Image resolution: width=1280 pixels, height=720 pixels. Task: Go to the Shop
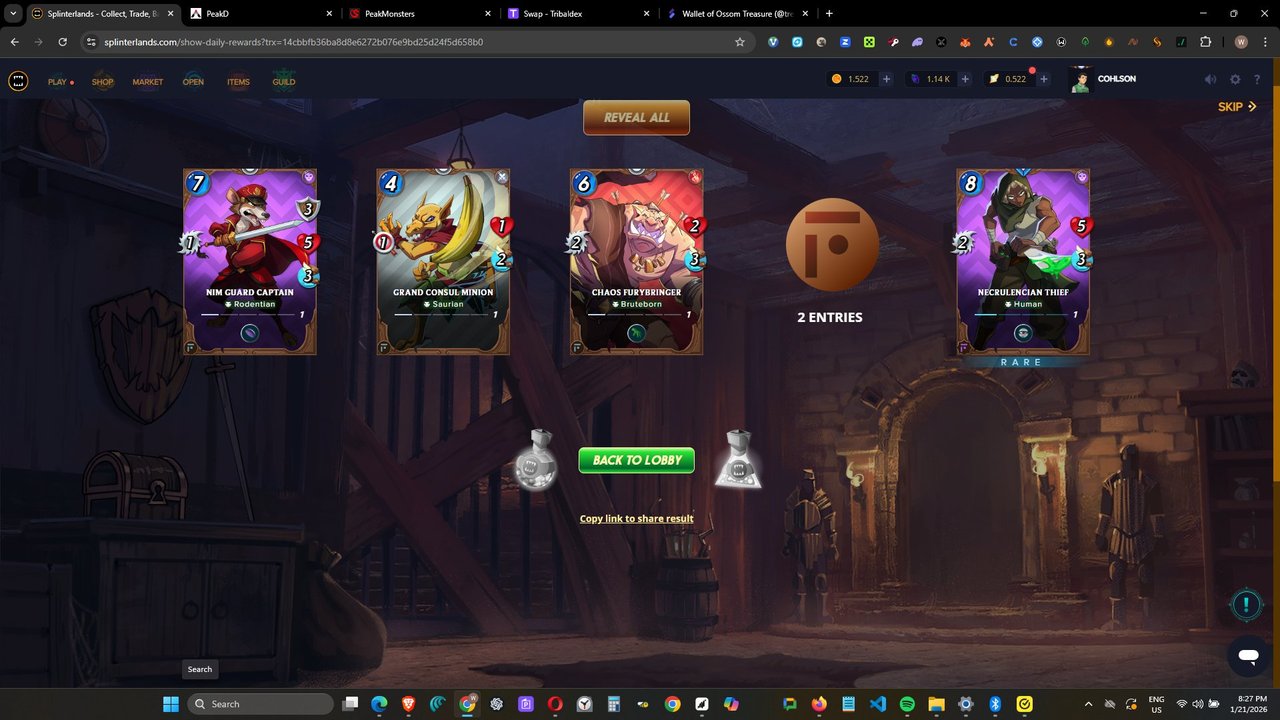(x=103, y=82)
